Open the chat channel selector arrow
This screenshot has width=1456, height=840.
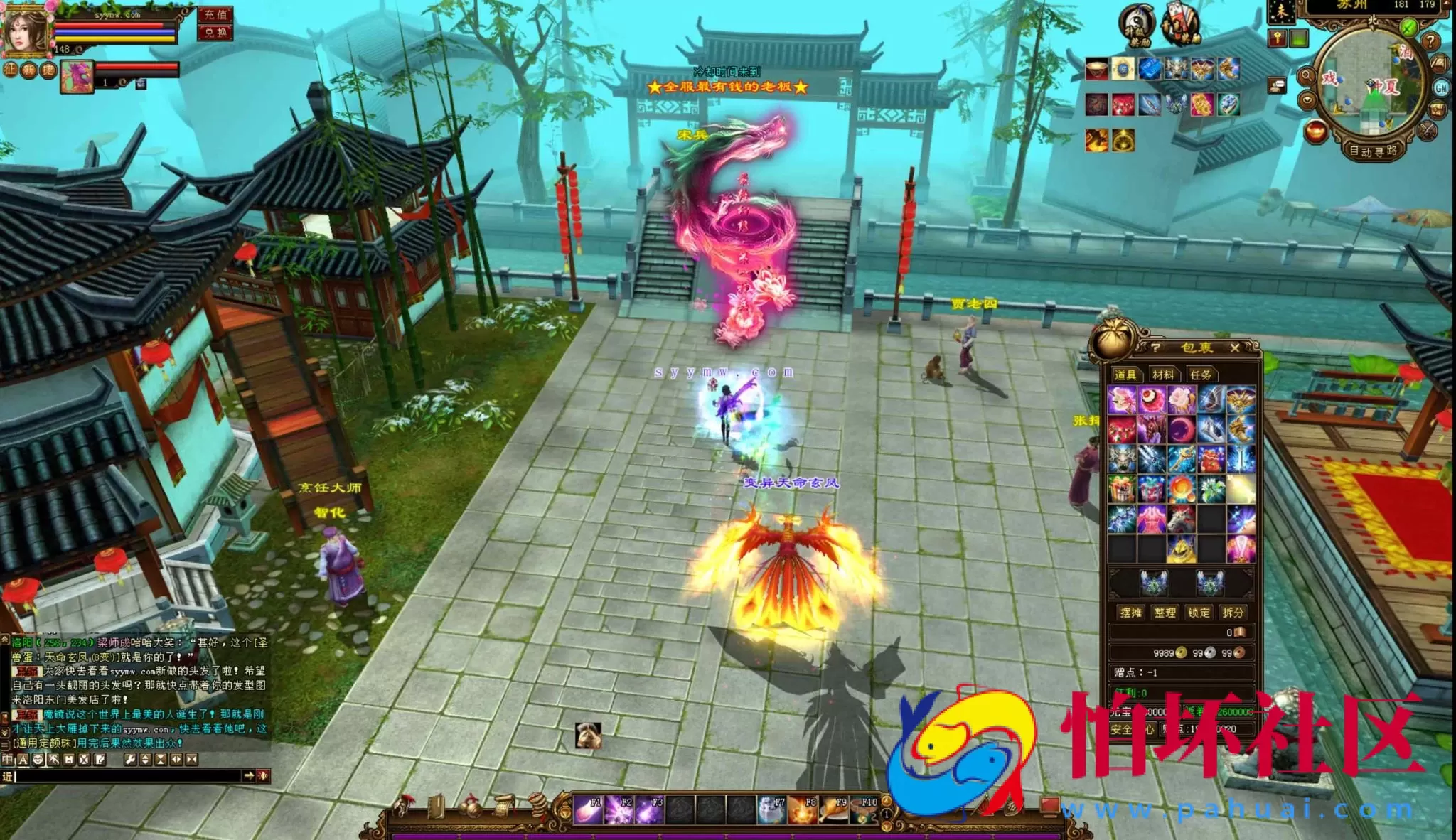pos(8,776)
